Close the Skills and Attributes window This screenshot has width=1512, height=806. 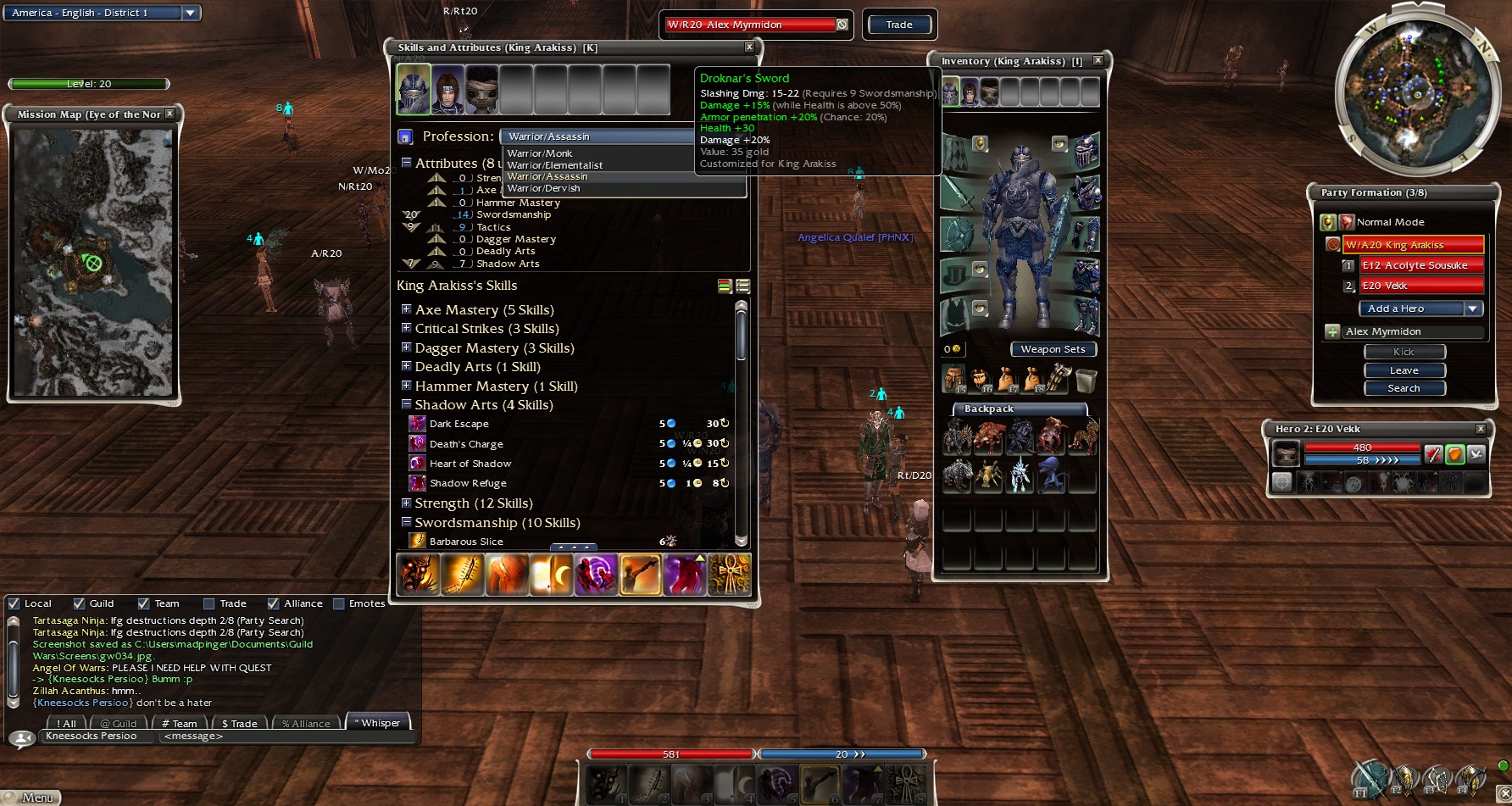point(749,47)
